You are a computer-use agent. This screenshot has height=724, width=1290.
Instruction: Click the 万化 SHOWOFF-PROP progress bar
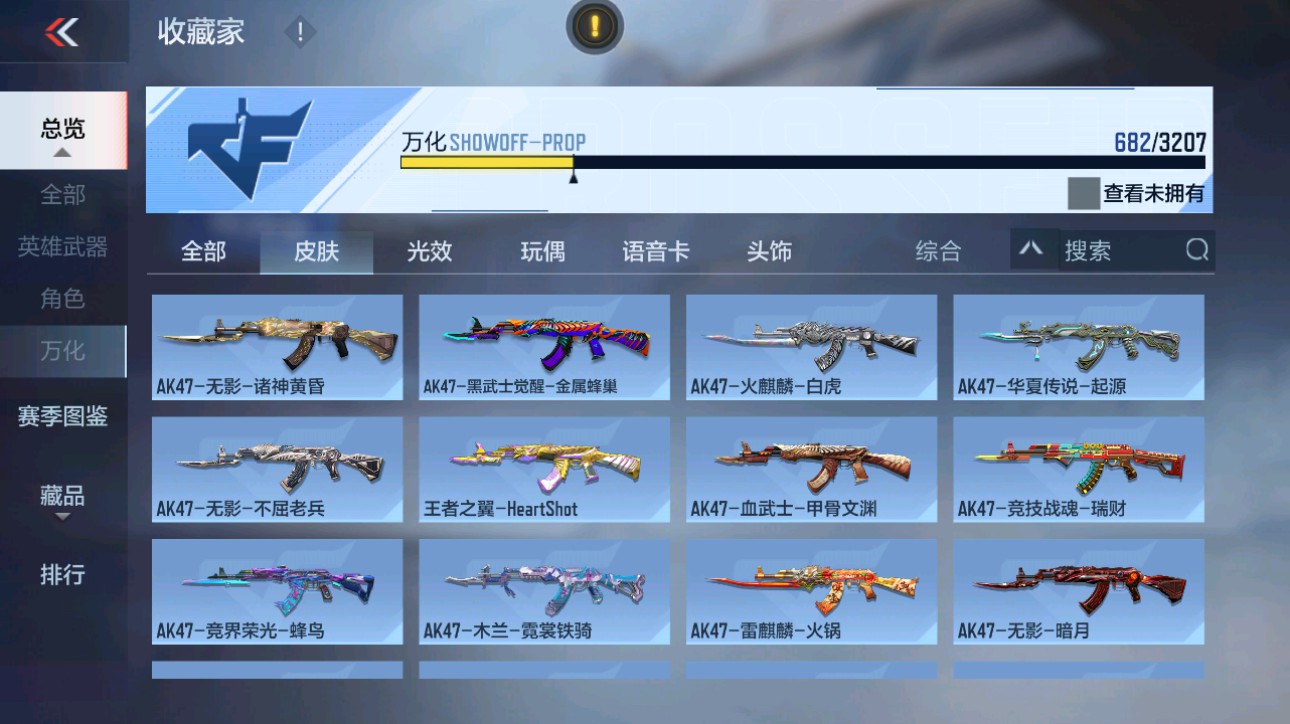800,160
